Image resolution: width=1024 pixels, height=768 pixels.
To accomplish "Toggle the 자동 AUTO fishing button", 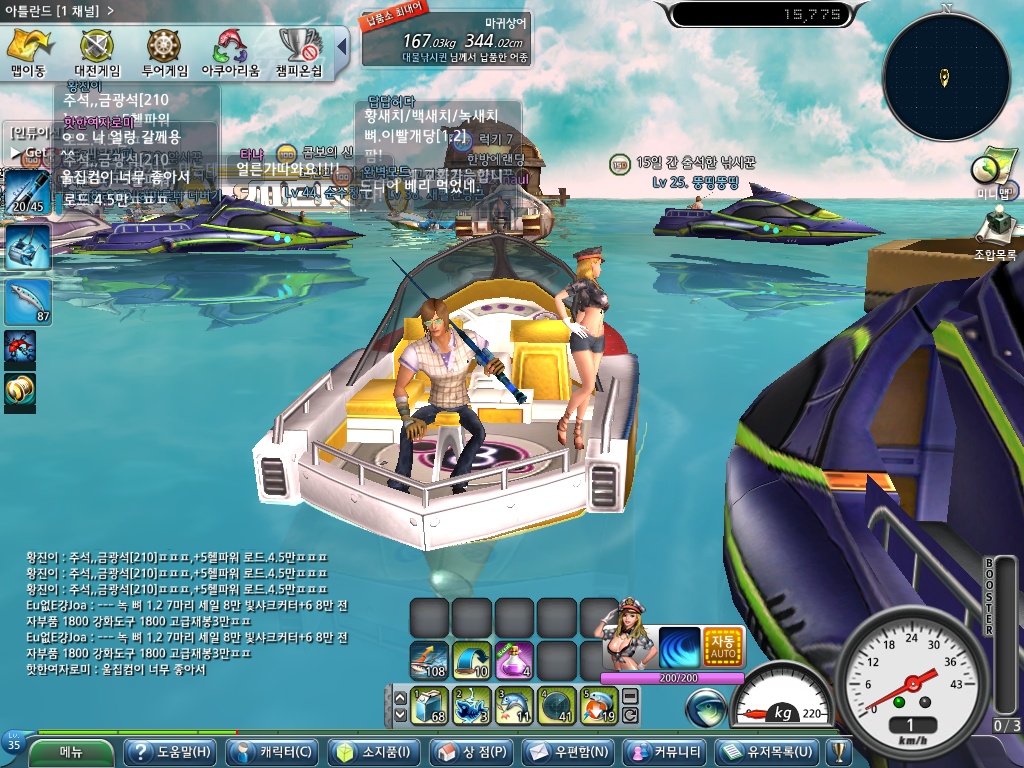I will [x=724, y=648].
